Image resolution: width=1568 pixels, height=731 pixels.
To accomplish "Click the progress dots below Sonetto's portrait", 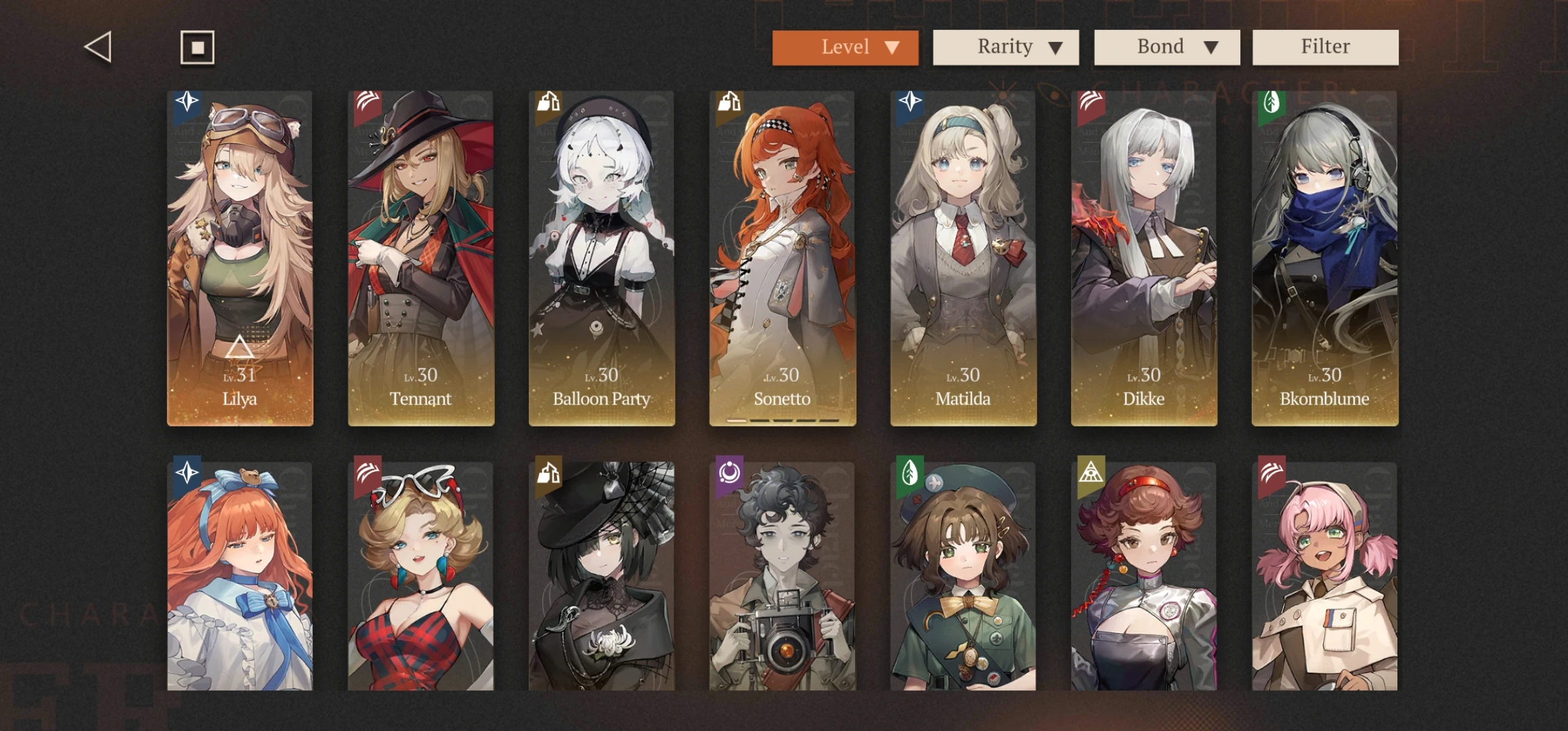I will click(x=782, y=421).
